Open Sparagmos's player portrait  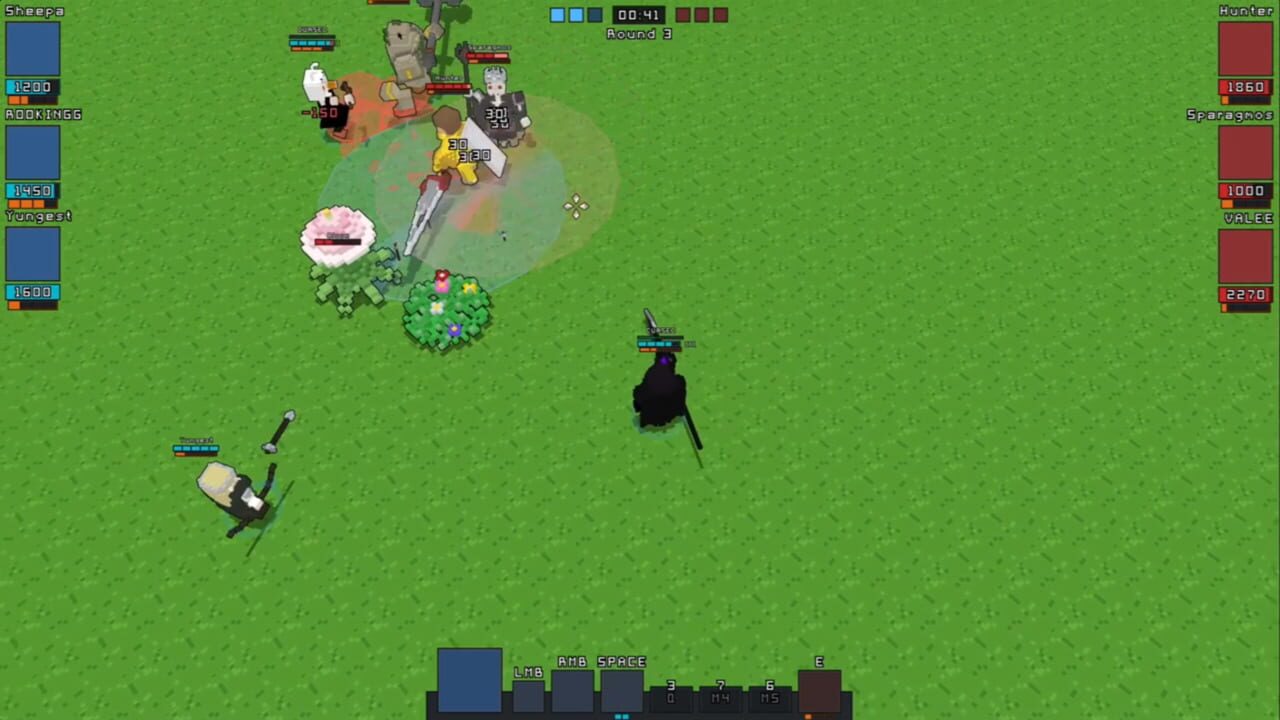pyautogui.click(x=1247, y=152)
